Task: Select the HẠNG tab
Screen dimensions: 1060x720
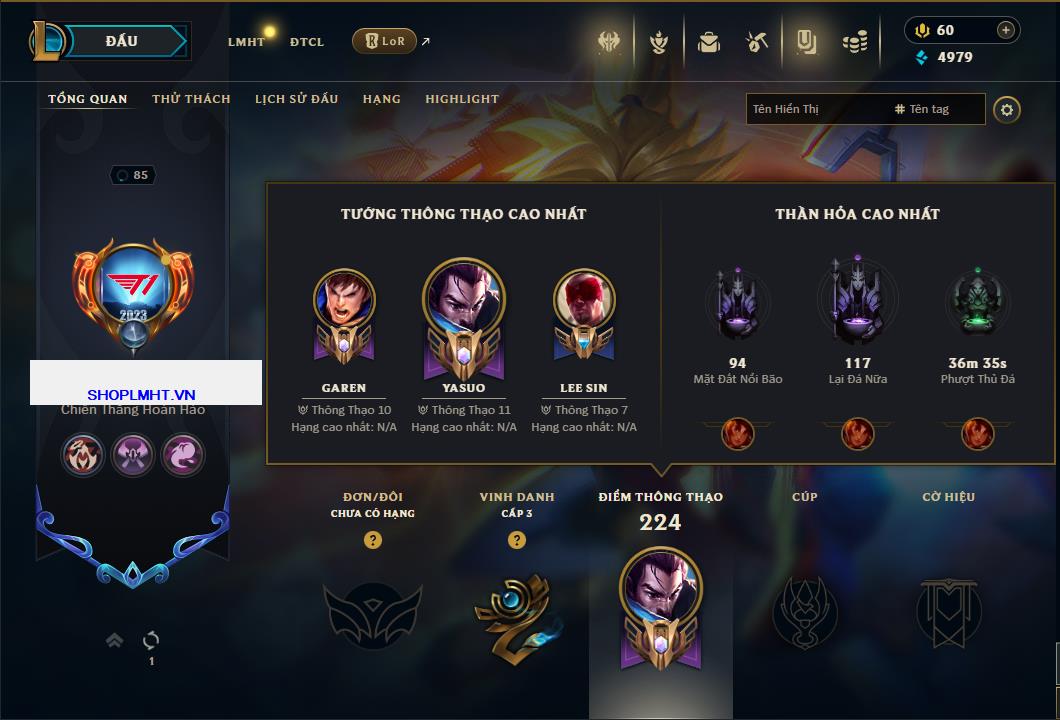Action: (381, 99)
